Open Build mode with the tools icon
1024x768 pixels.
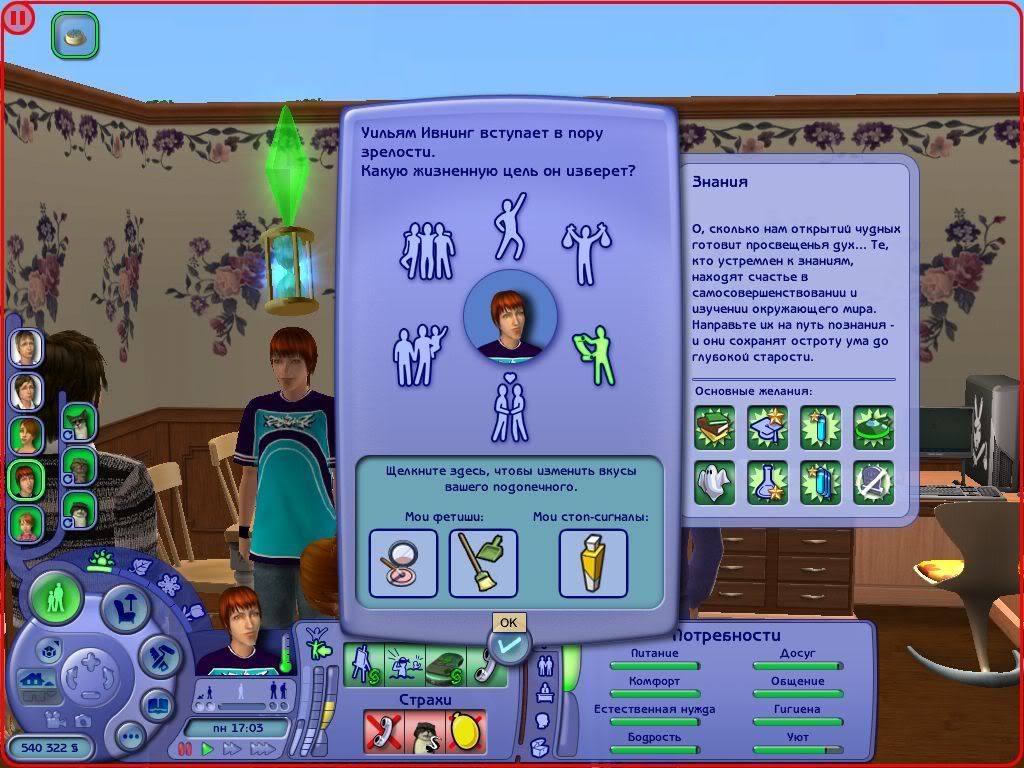pos(157,655)
